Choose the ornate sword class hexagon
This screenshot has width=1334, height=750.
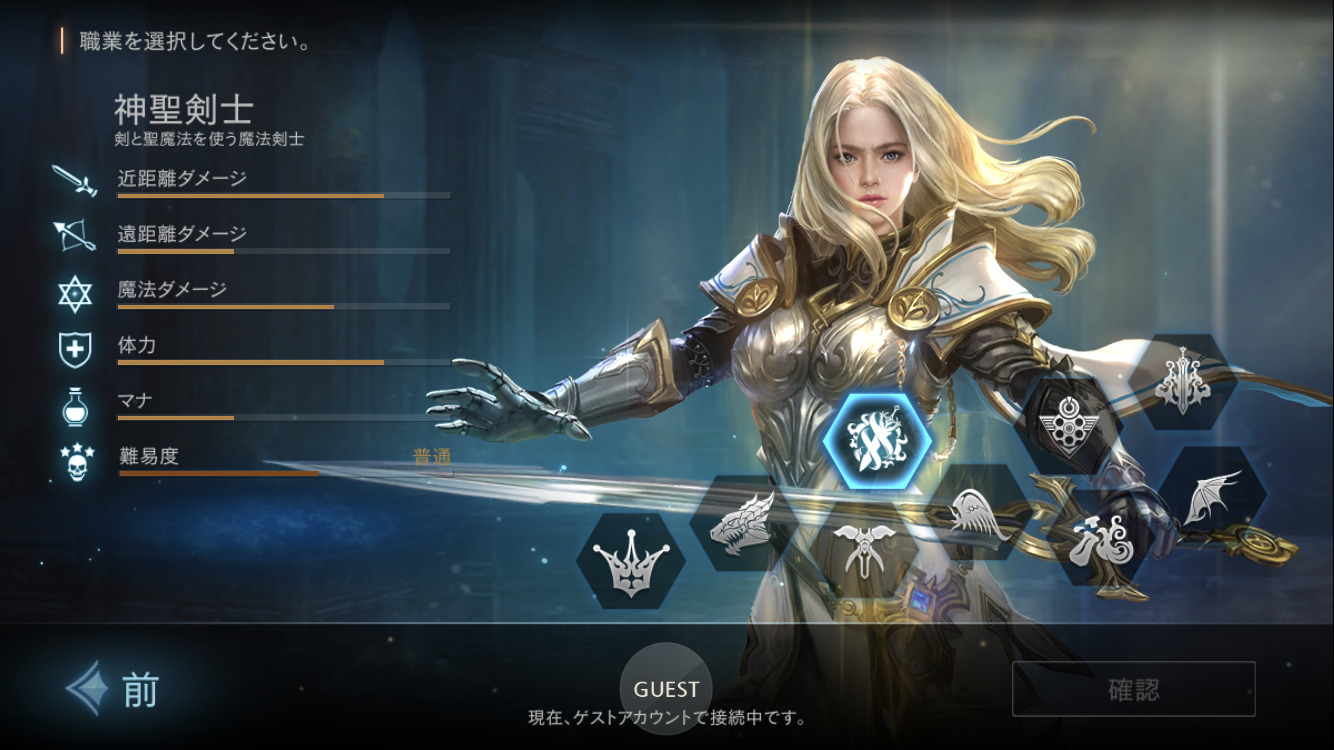tap(1182, 381)
